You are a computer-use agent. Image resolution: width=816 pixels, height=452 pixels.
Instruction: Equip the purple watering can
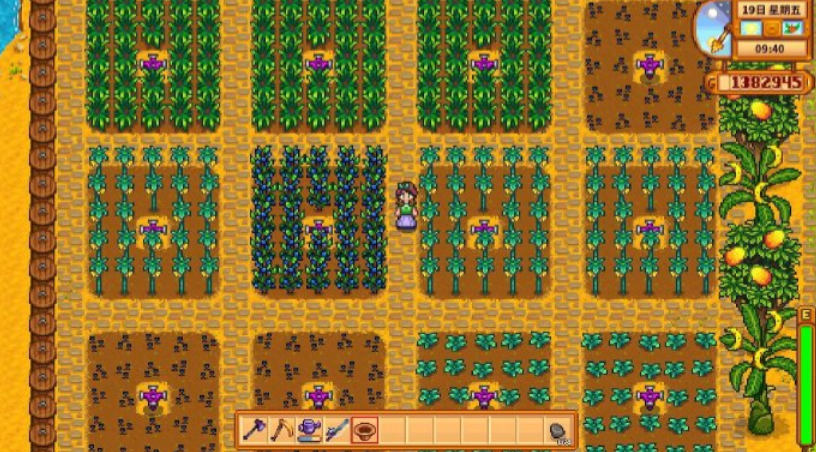[310, 430]
